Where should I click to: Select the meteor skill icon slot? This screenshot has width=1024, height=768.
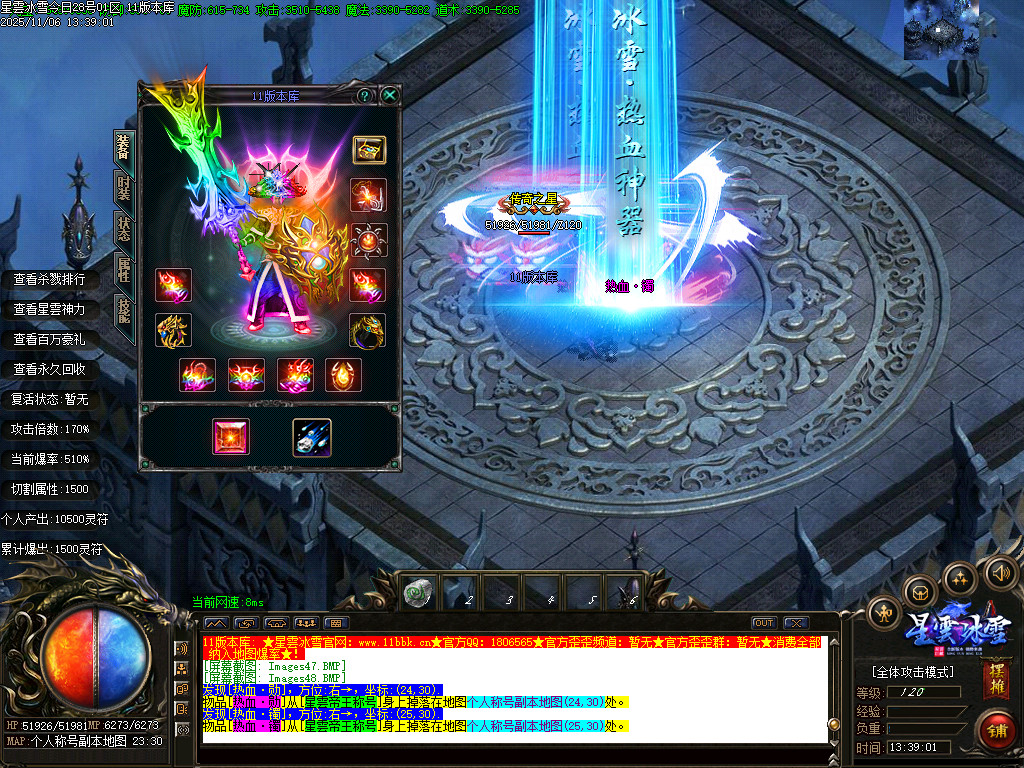coord(311,437)
